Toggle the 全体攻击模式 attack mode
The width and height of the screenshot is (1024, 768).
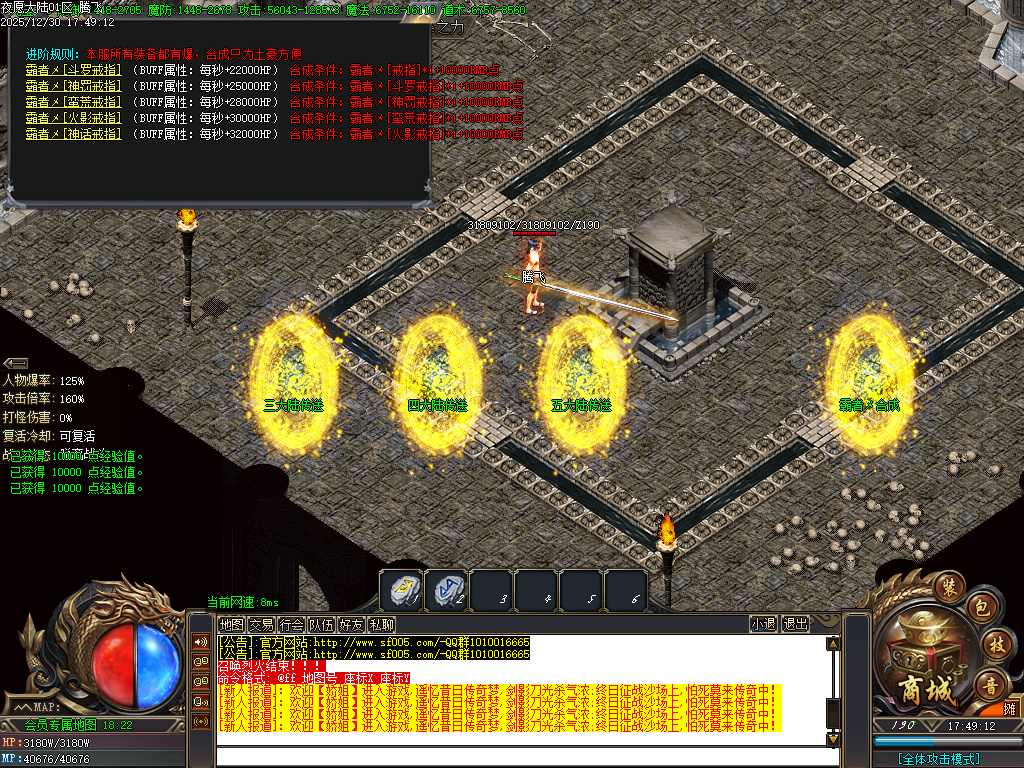[x=938, y=759]
